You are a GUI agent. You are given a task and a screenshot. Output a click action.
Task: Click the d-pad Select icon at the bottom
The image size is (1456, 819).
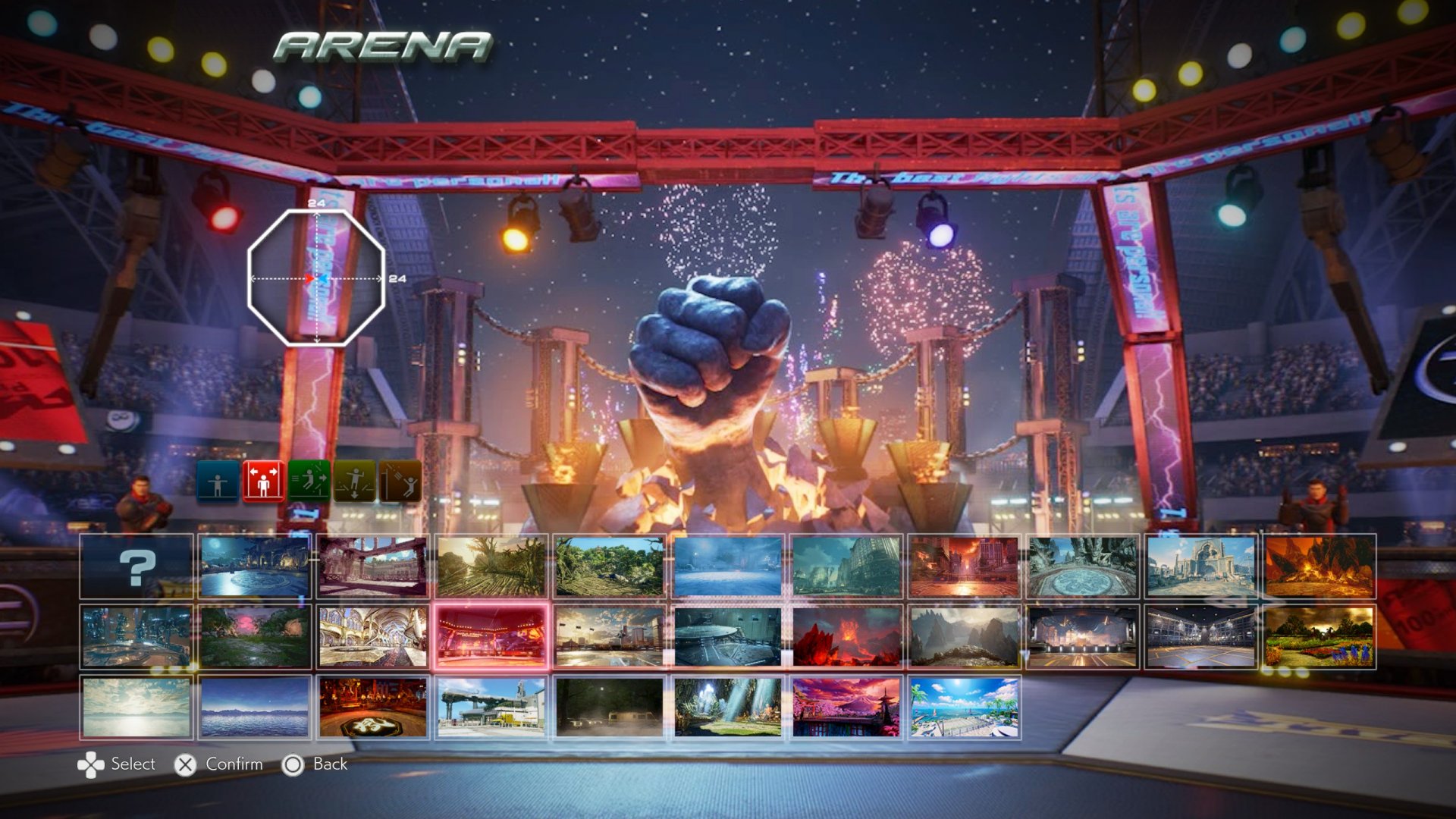[x=93, y=764]
